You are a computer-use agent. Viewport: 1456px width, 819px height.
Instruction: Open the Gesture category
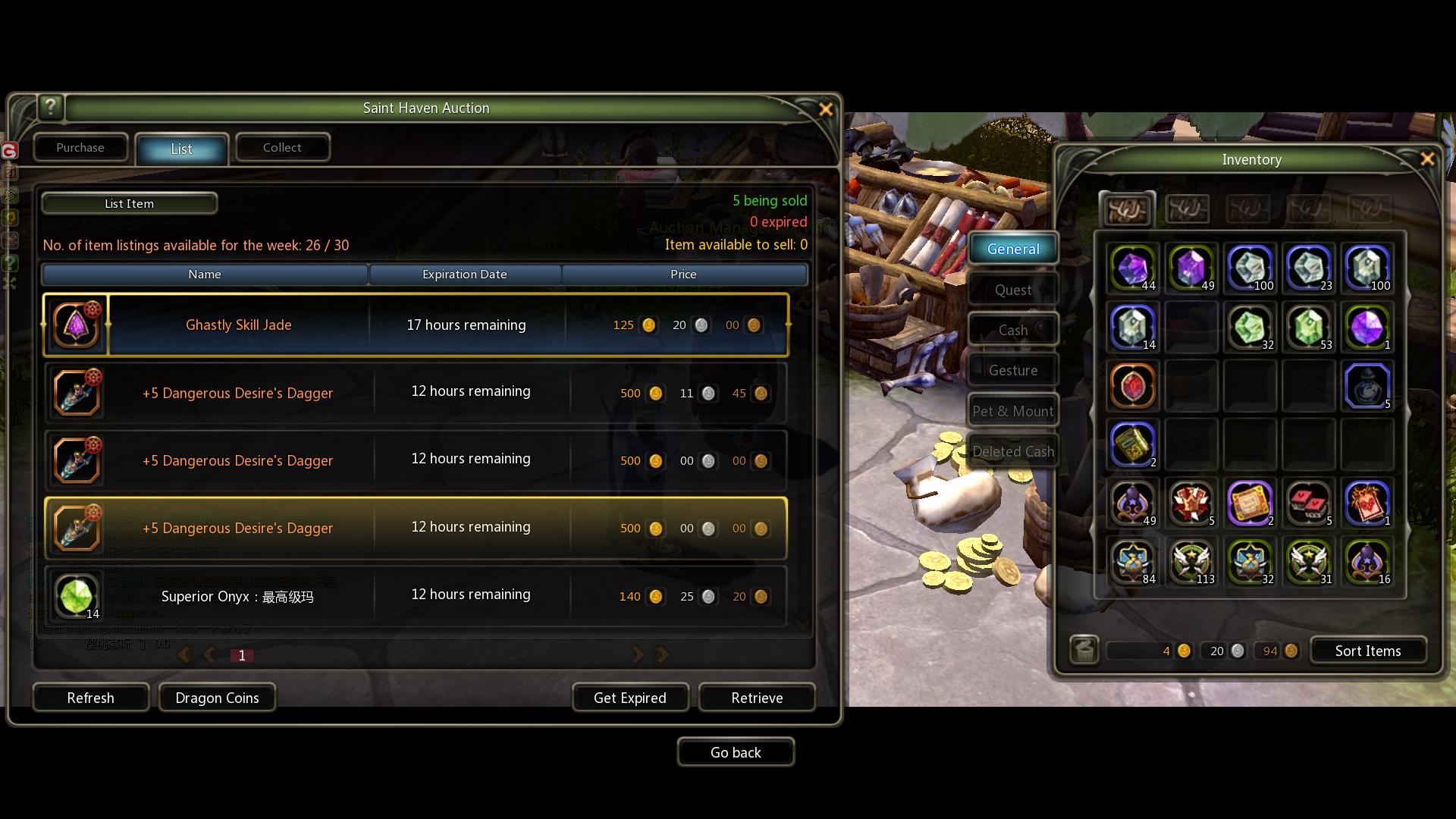[1012, 371]
